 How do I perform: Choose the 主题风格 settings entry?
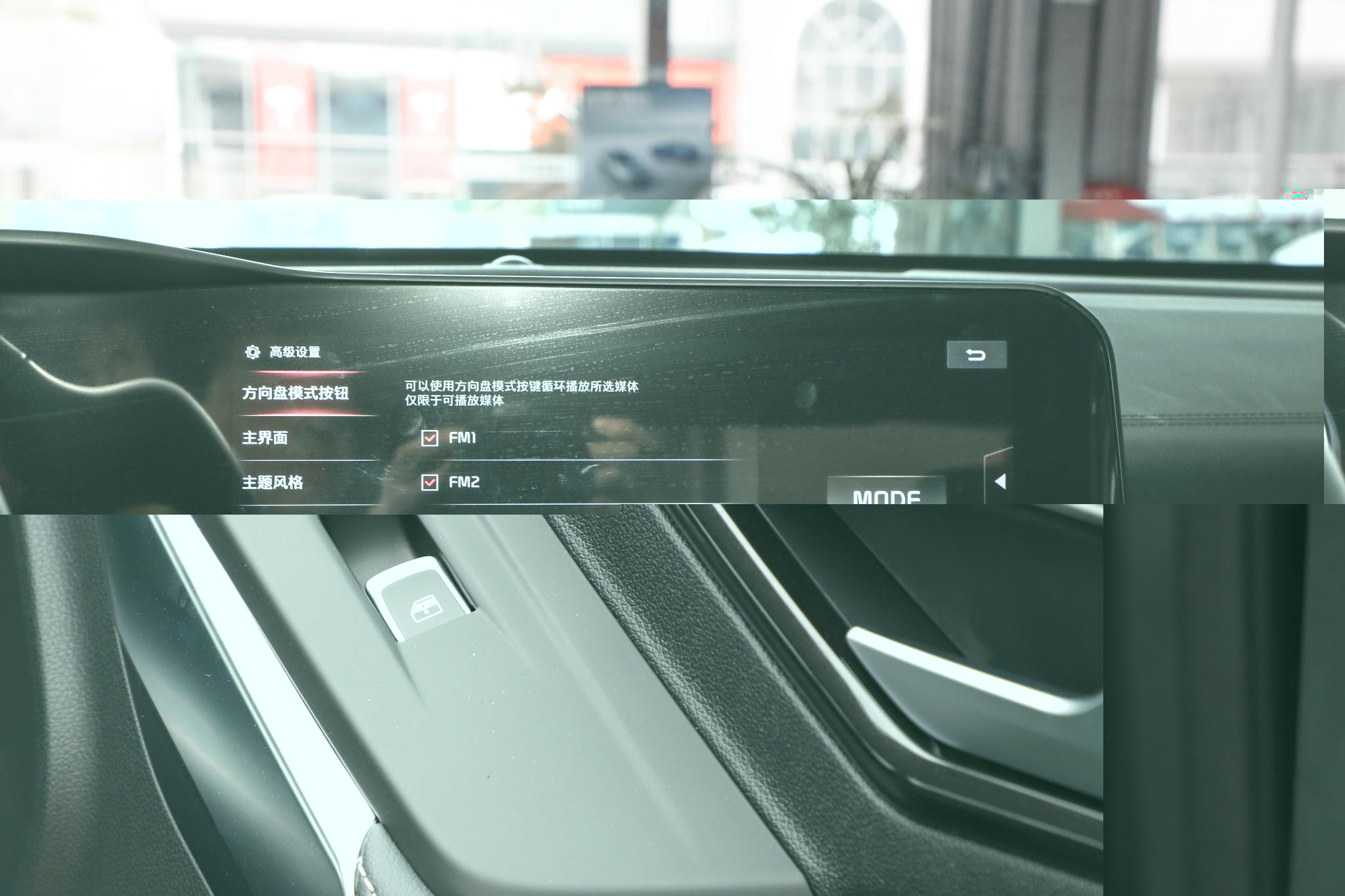pos(273,482)
